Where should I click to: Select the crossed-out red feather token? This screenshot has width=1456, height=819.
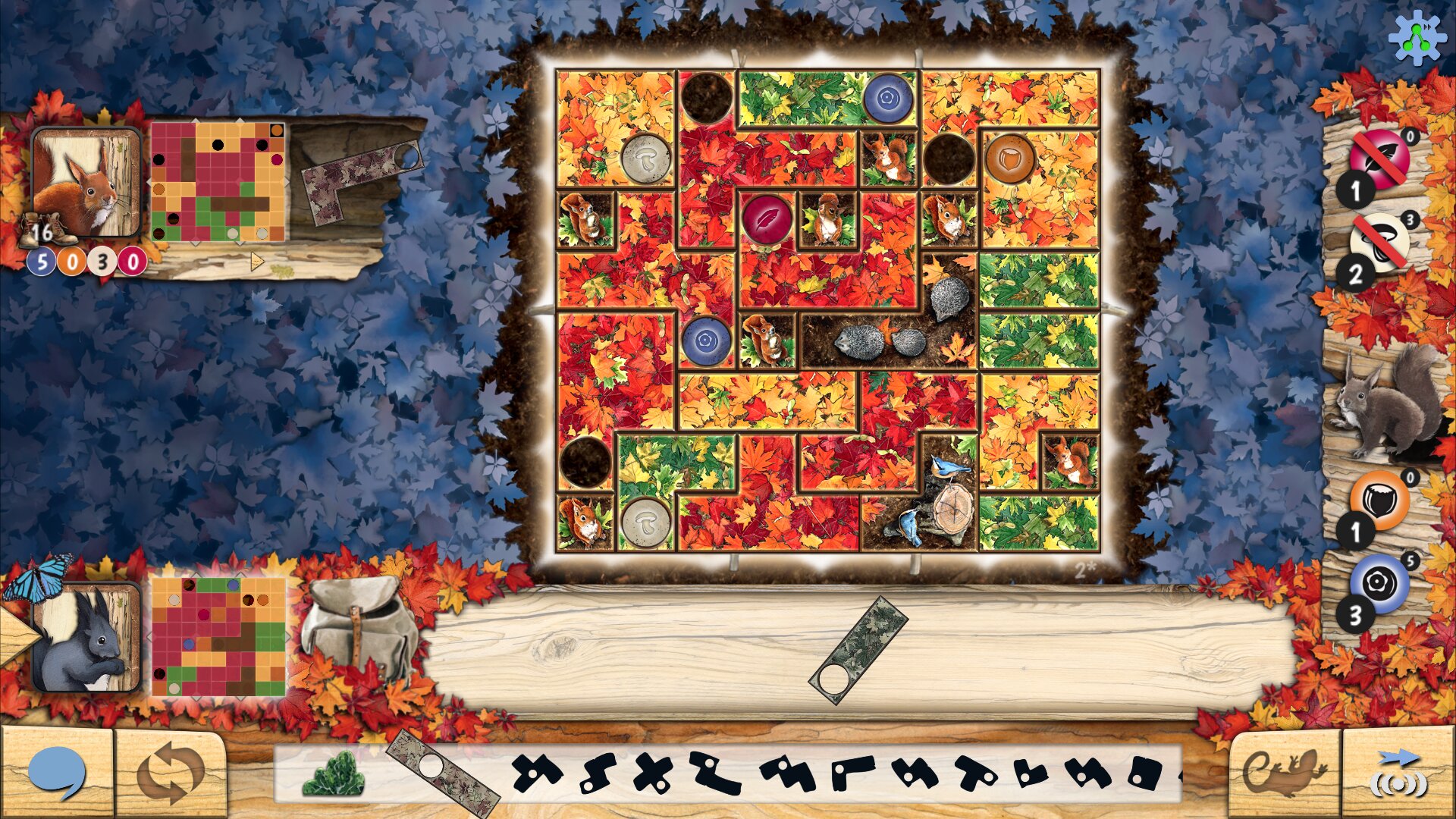pos(1379,159)
